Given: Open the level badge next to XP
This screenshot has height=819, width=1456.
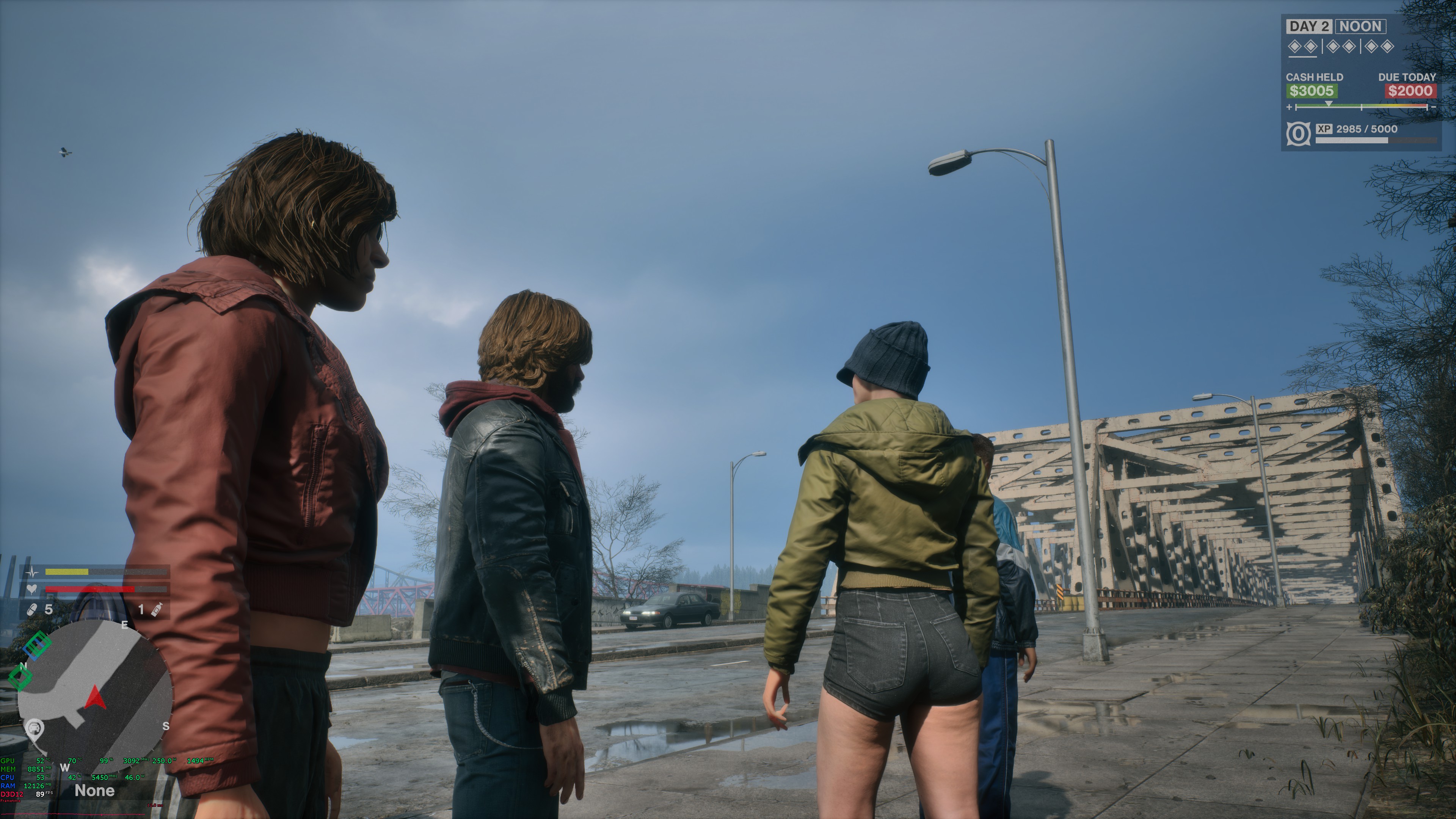Looking at the screenshot, I should pyautogui.click(x=1299, y=134).
